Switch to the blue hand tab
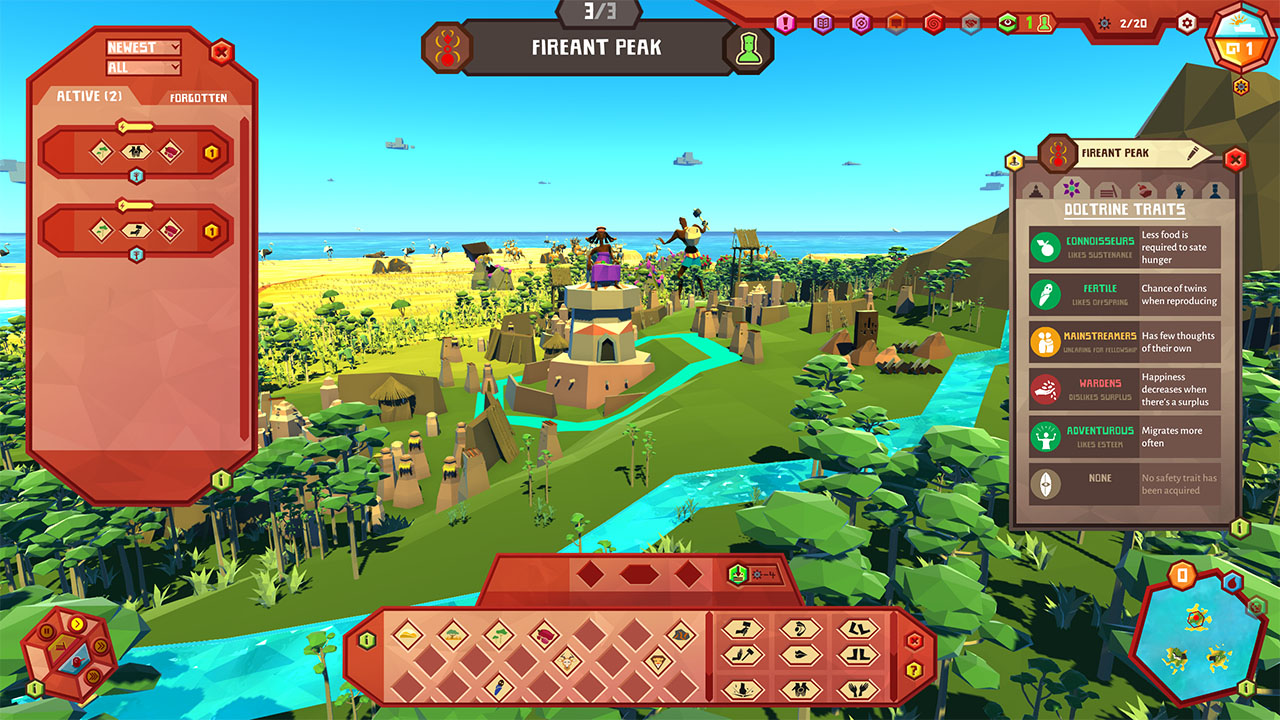This screenshot has height=720, width=1280. click(1181, 189)
